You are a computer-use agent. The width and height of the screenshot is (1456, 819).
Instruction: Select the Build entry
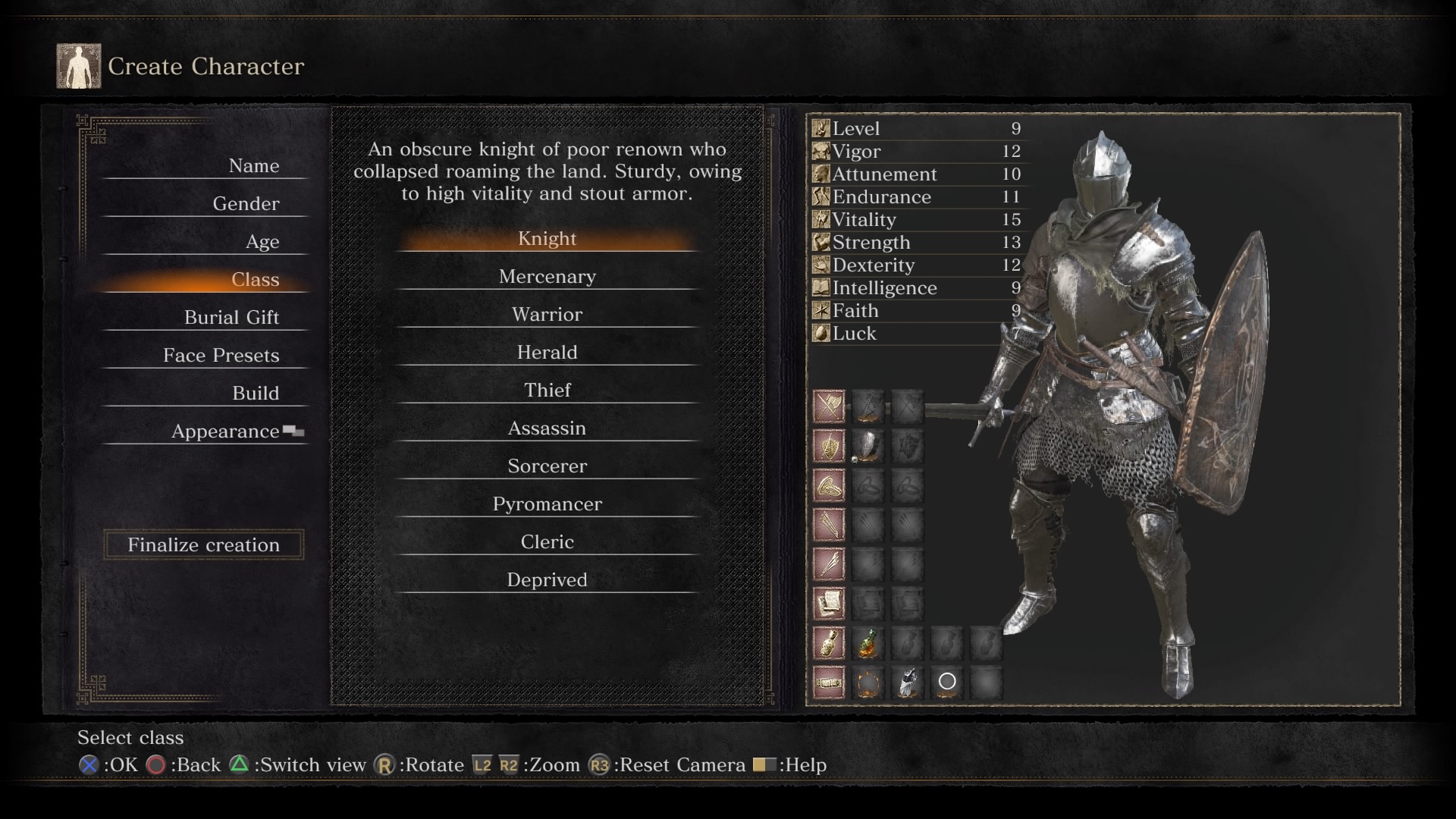(256, 394)
